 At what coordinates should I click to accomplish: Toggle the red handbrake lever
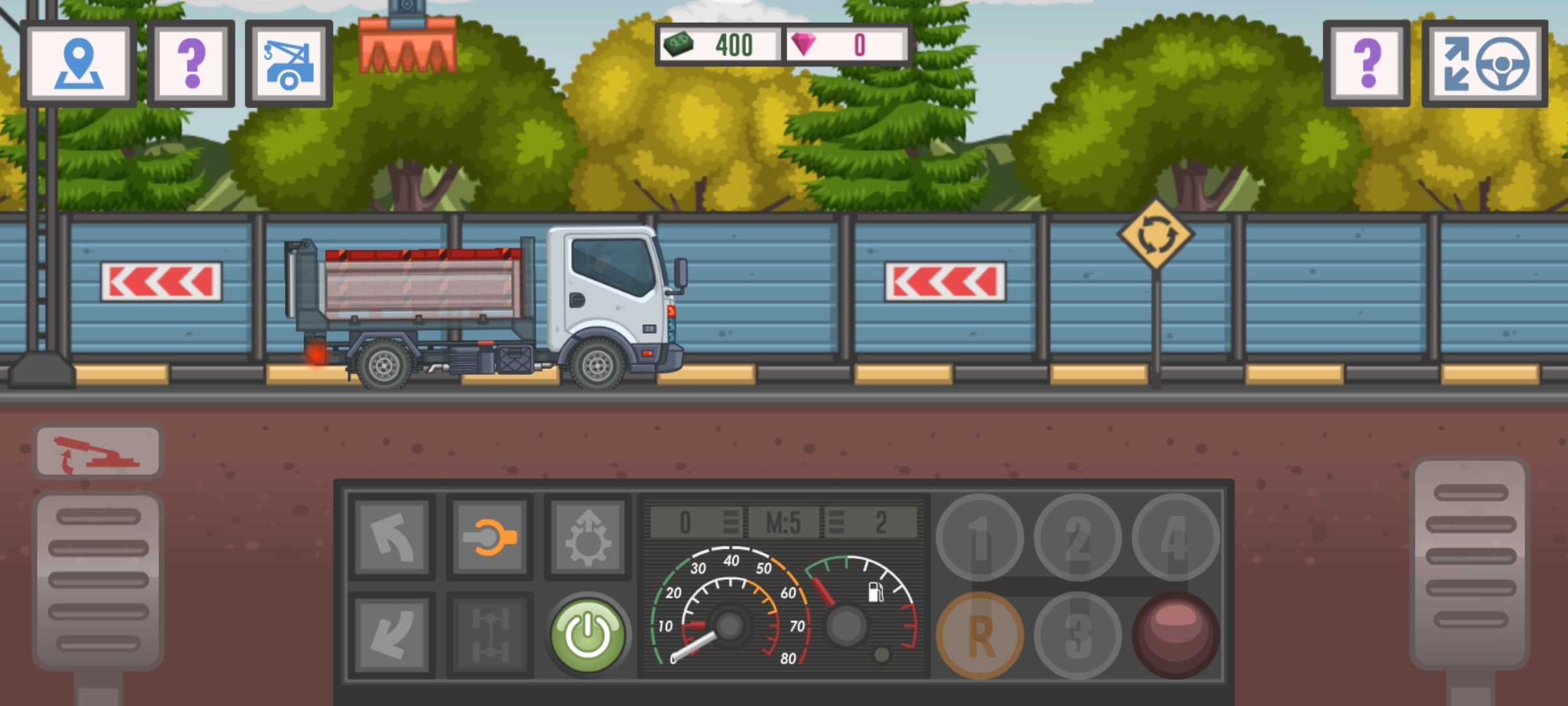[98, 452]
